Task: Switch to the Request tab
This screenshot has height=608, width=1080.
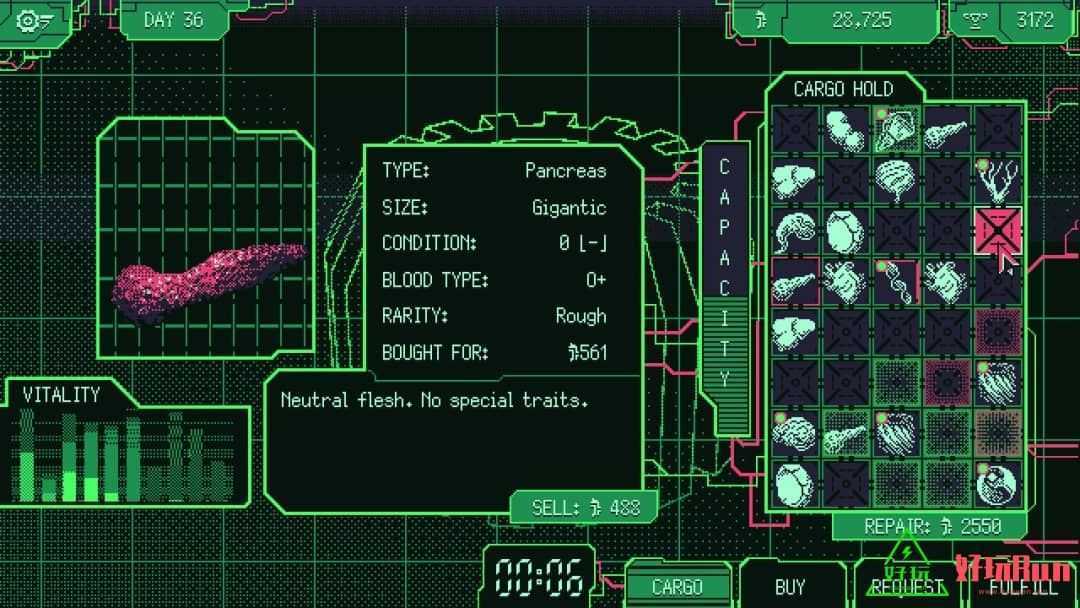Action: click(x=907, y=587)
